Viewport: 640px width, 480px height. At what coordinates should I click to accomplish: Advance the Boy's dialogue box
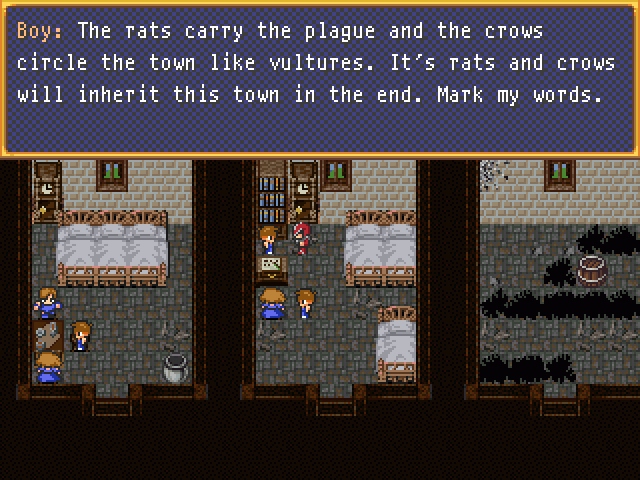click(320, 78)
